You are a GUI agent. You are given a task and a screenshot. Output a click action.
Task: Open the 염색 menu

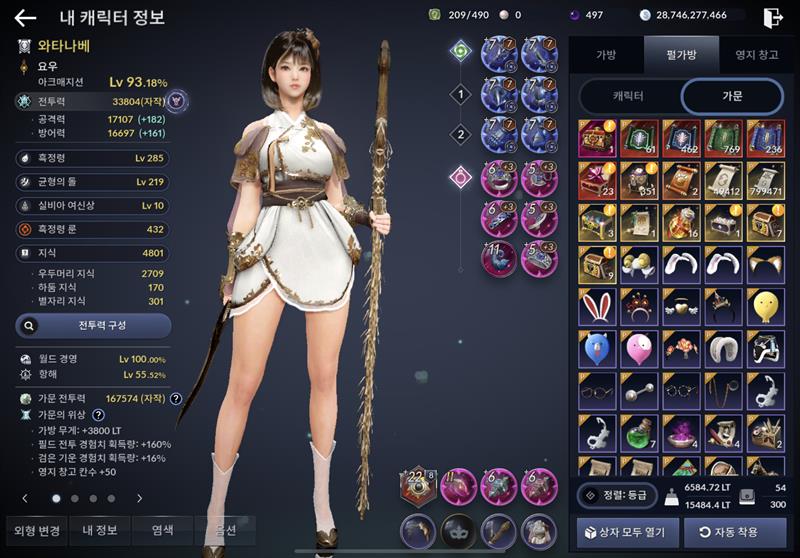[164, 529]
